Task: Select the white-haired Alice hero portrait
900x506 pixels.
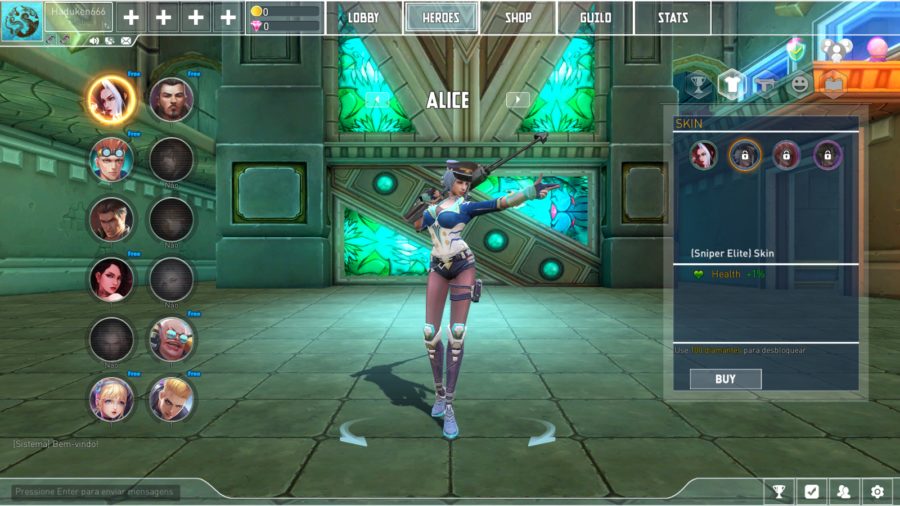Action: tap(110, 98)
